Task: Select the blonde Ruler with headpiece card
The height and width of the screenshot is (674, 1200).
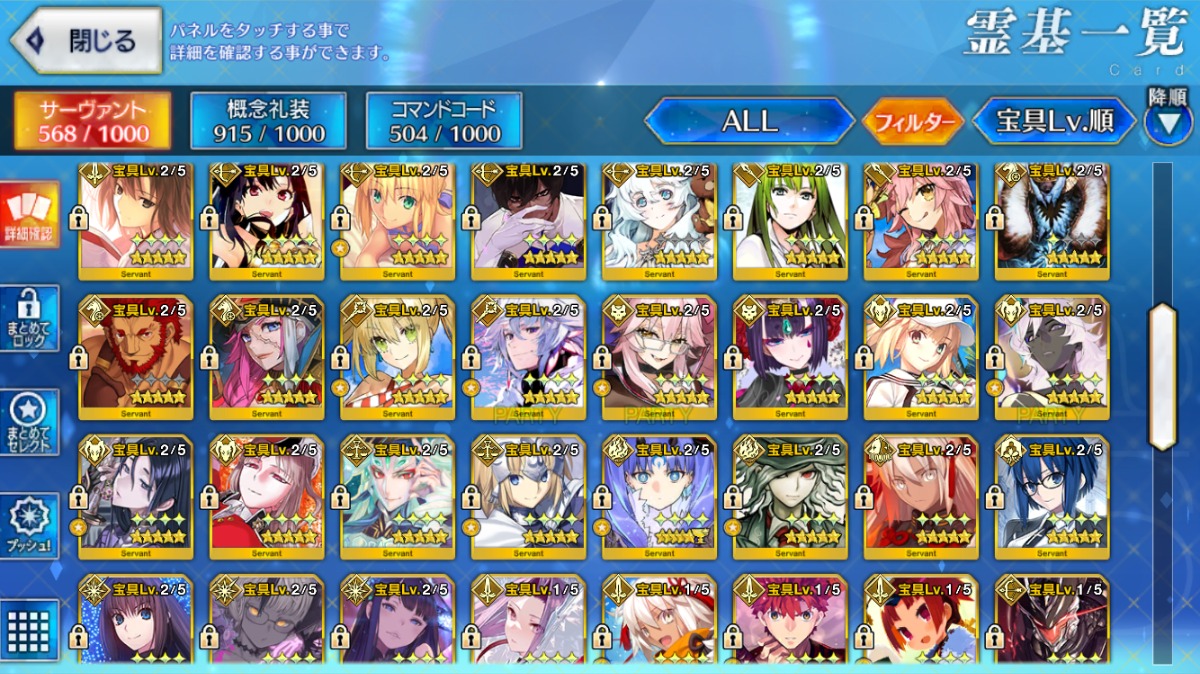Action: [528, 492]
